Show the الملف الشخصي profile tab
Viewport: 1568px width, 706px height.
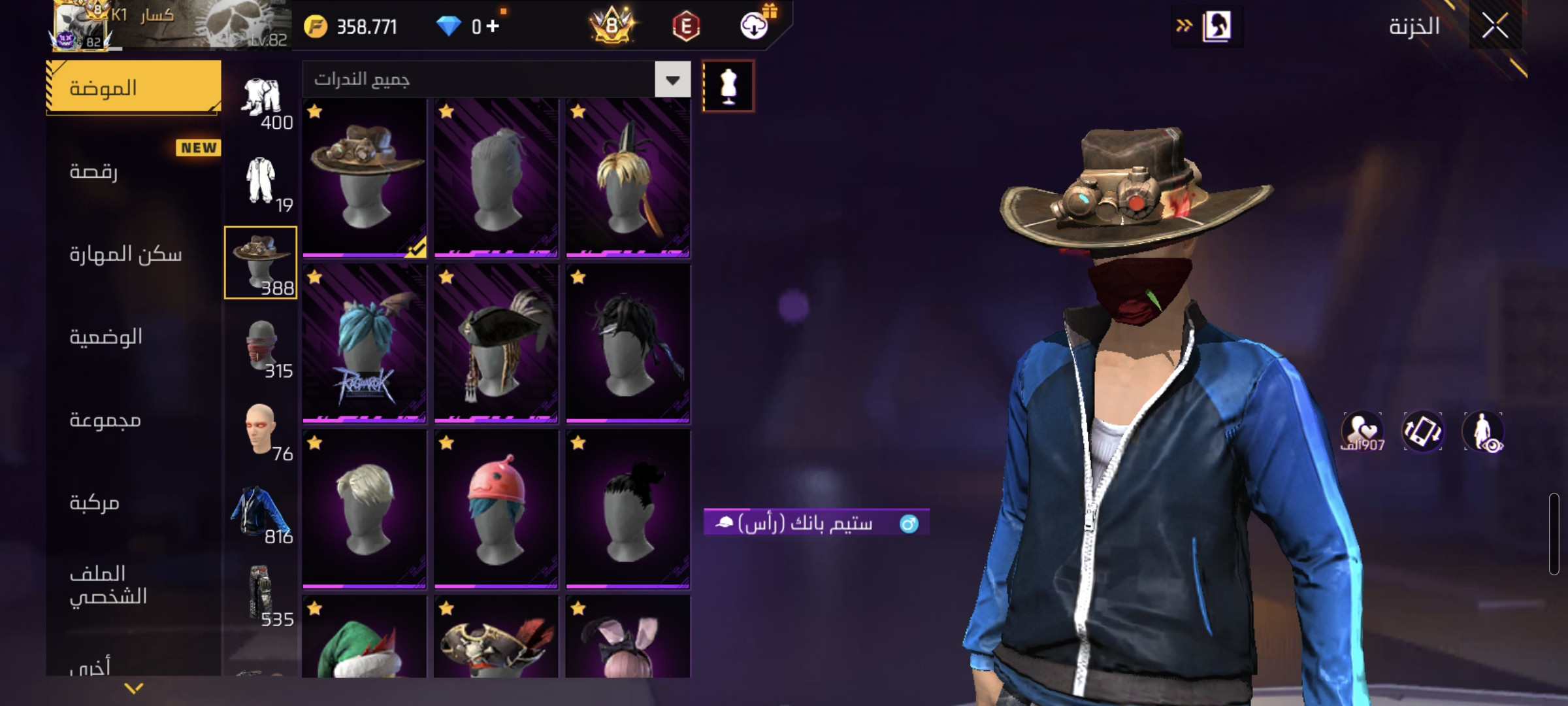(x=134, y=585)
